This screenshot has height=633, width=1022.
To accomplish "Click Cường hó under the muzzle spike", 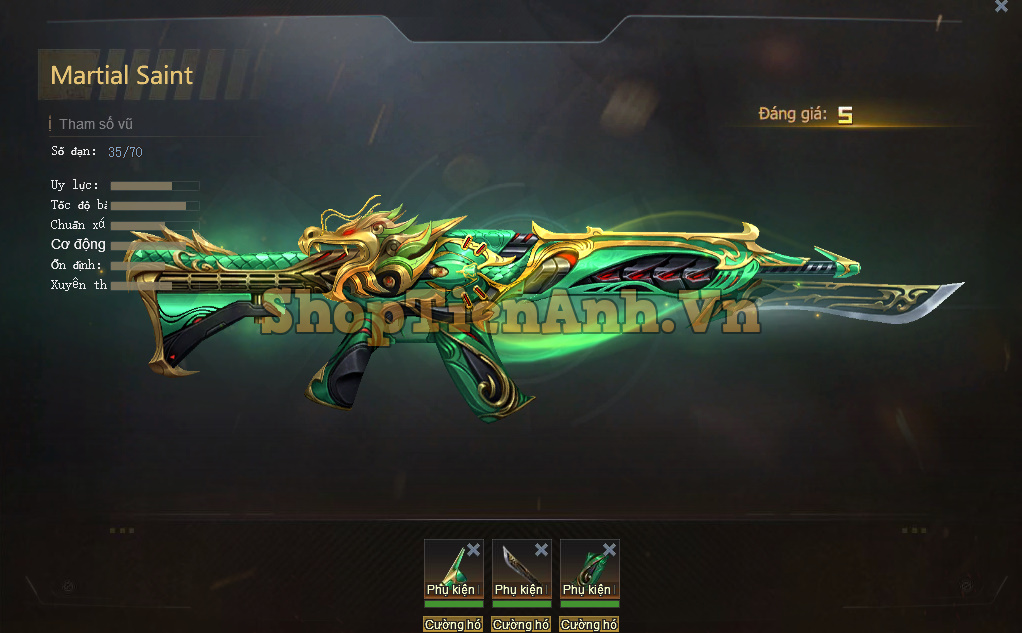I will [x=453, y=625].
